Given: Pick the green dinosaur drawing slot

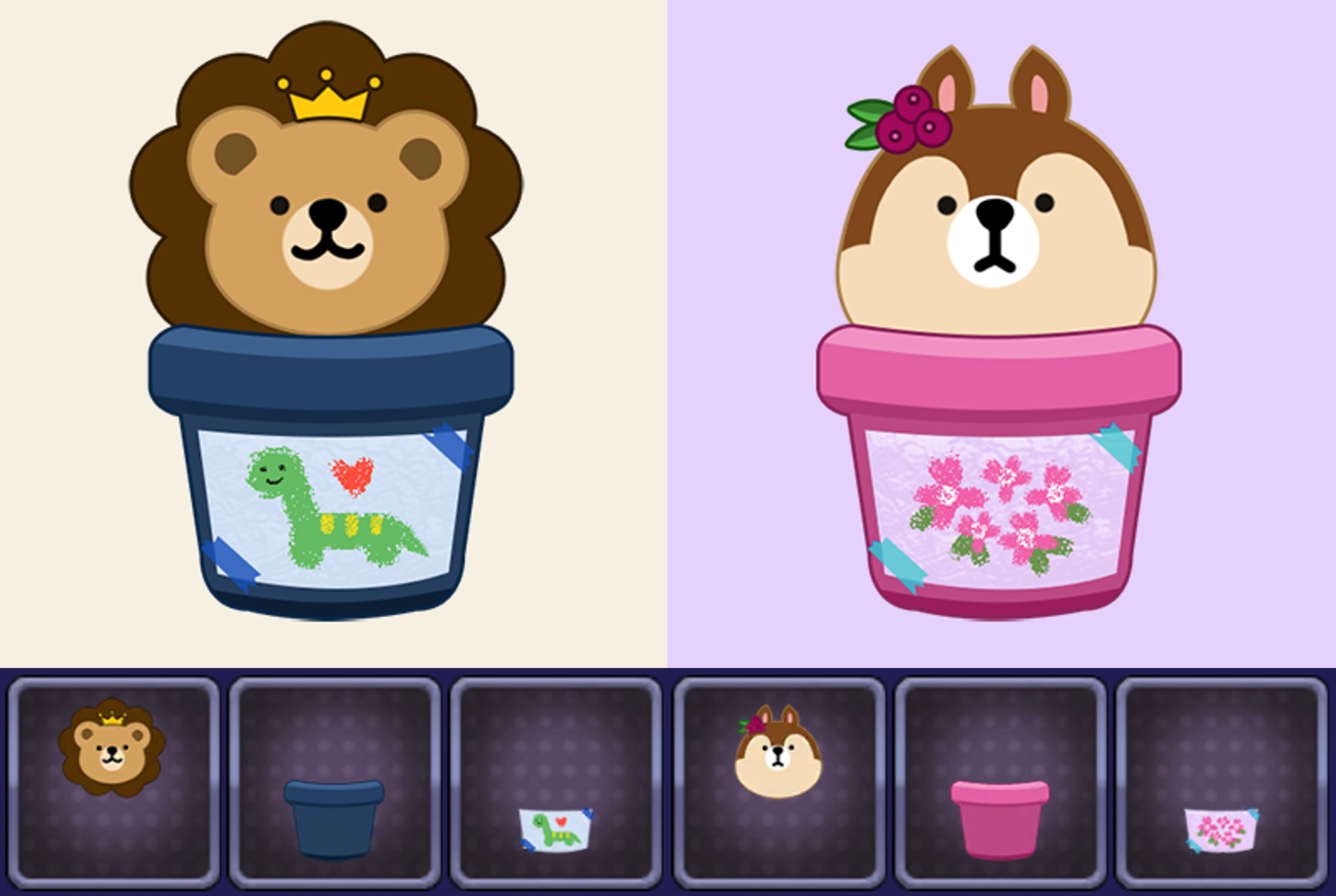Looking at the screenshot, I should 556,782.
